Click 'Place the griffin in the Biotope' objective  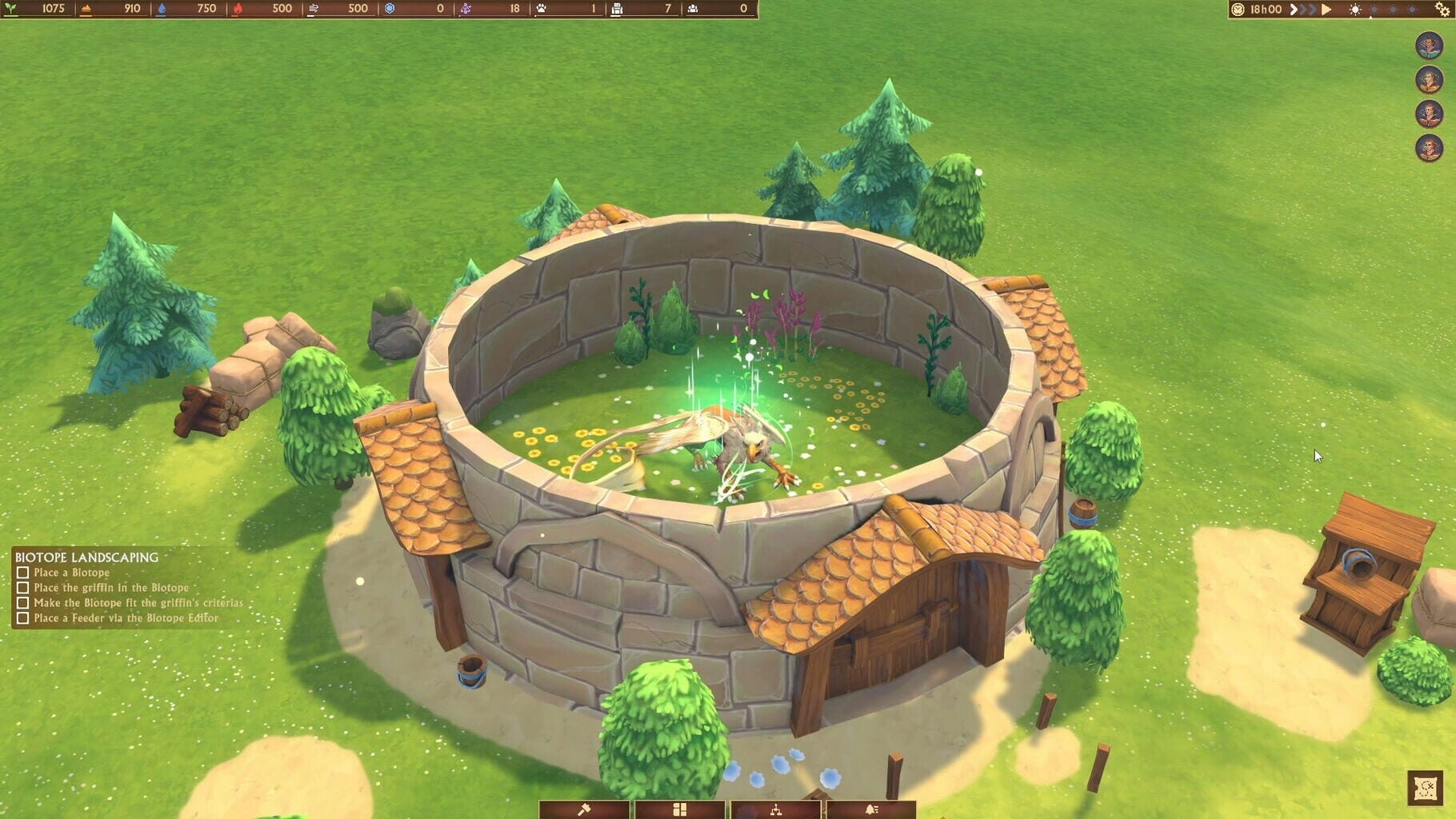(x=110, y=588)
